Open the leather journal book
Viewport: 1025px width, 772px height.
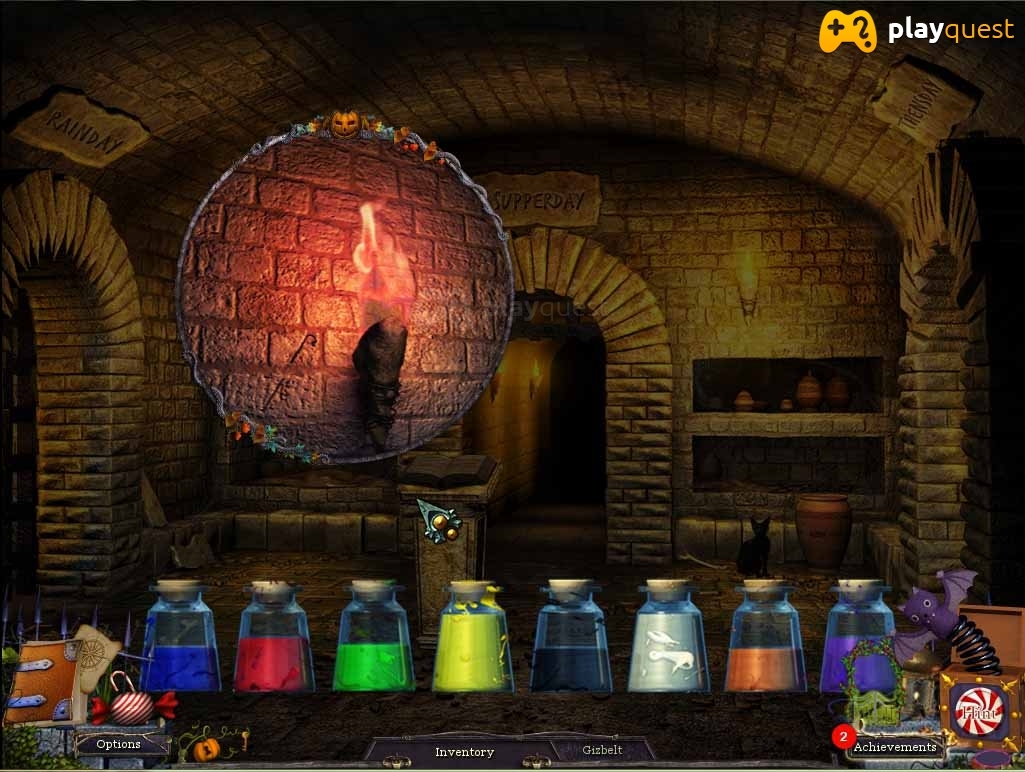(41, 682)
